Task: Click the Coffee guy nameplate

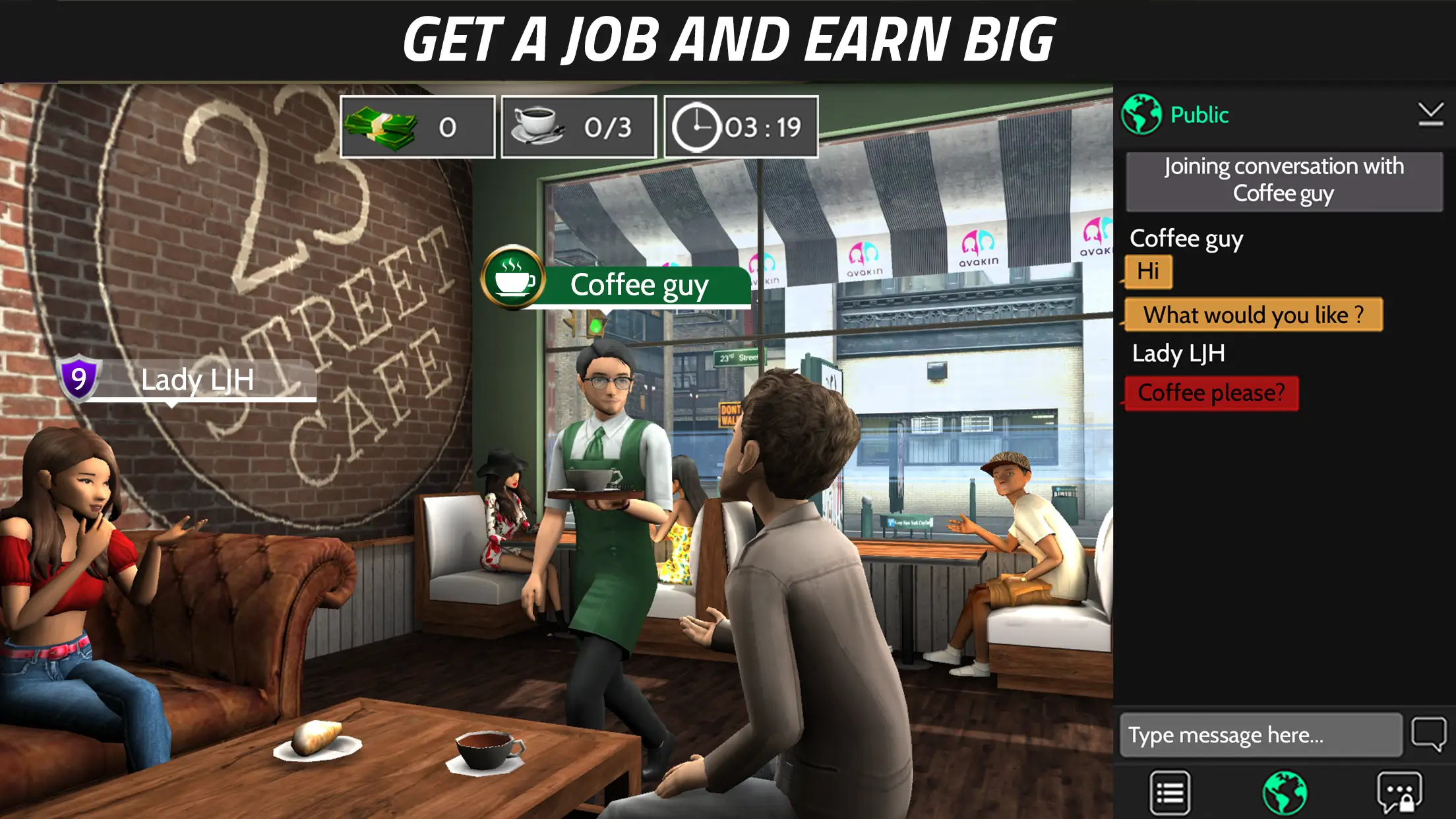Action: tap(640, 285)
